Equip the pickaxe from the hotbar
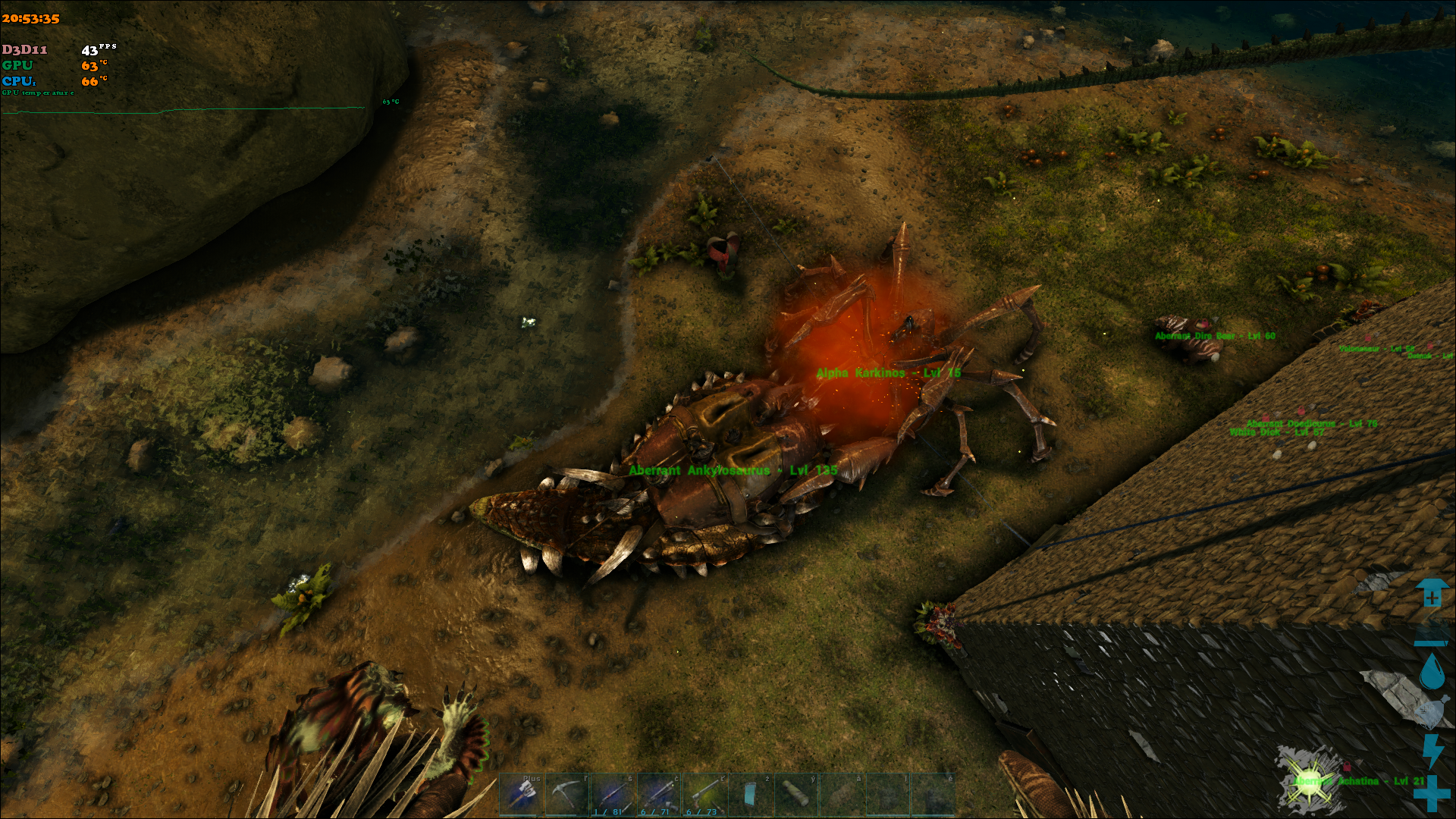The image size is (1456, 819). point(567,795)
